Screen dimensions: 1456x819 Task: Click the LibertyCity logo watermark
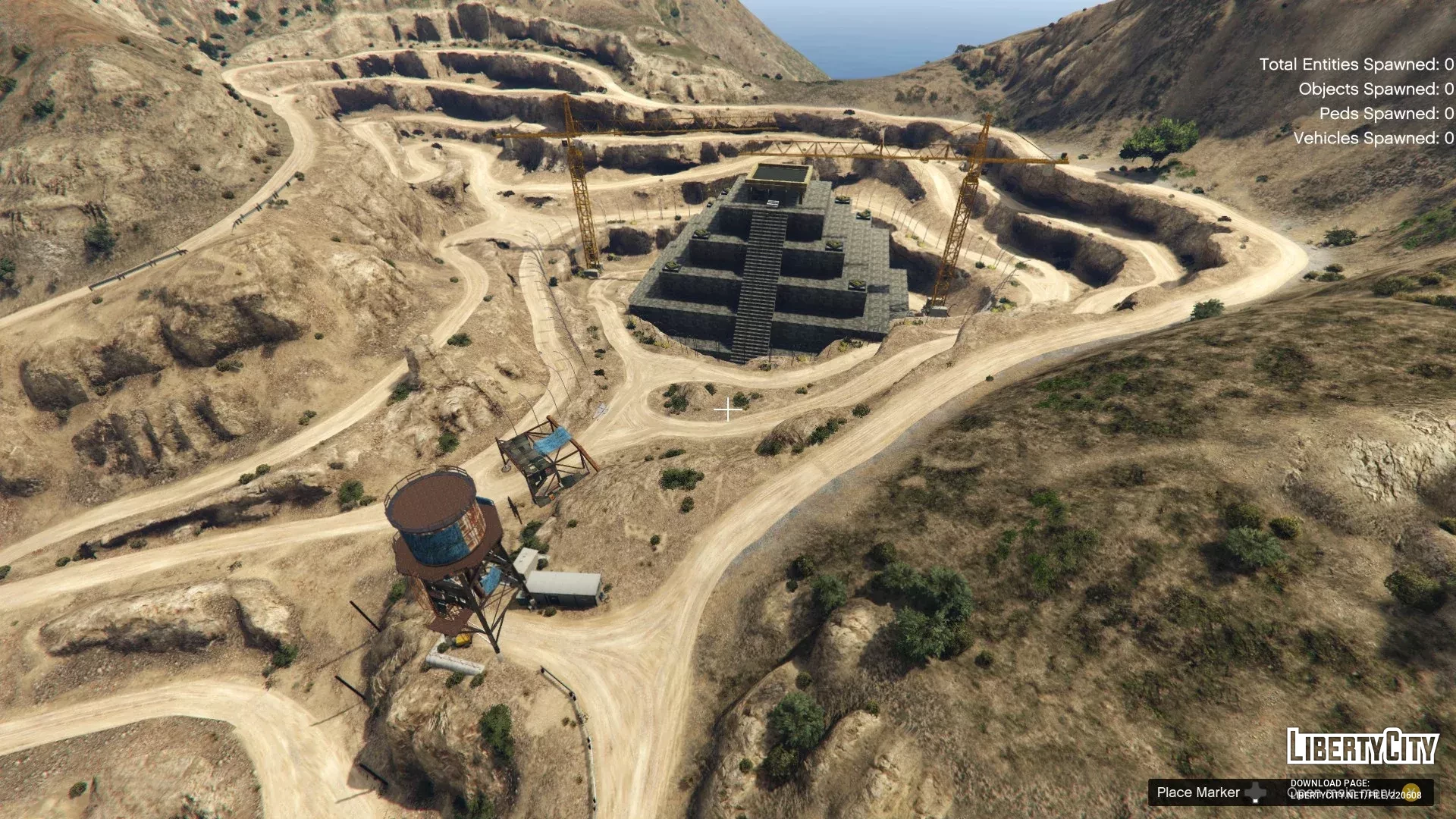(x=1362, y=747)
